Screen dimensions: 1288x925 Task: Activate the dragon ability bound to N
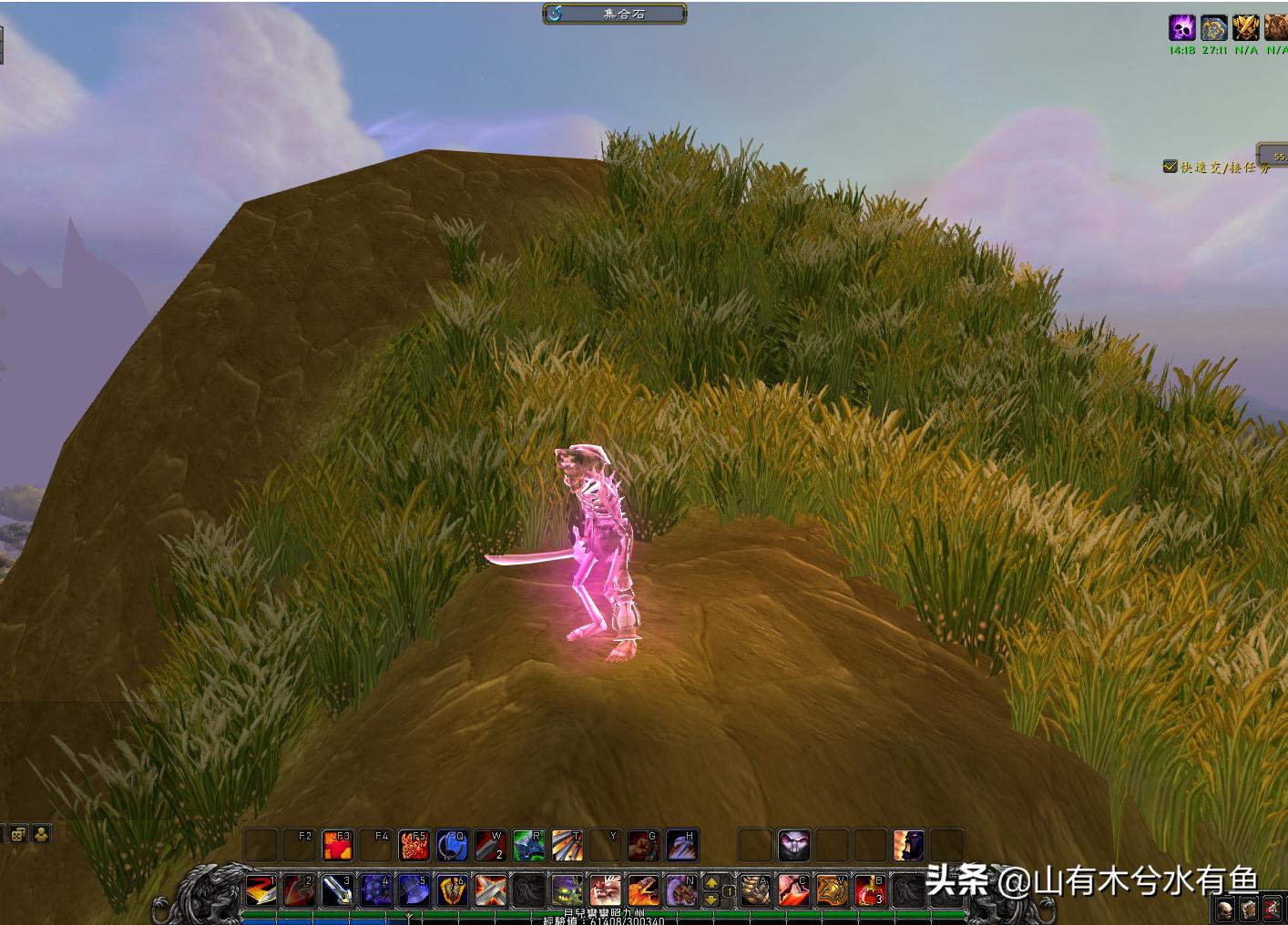pos(680,889)
